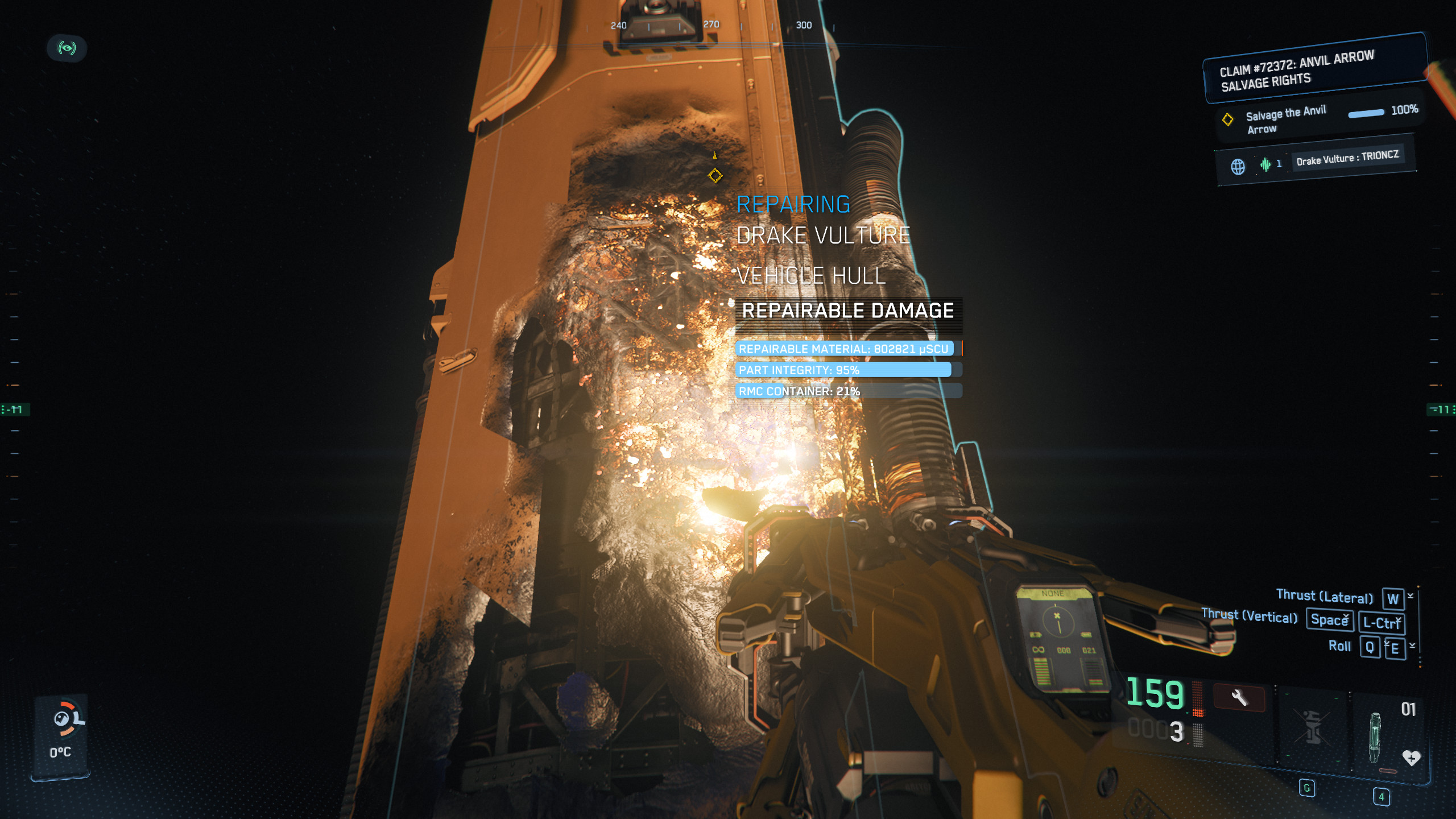Click the globe icon in the tracker
Screen dimensions: 1456x819
pyautogui.click(x=1238, y=167)
